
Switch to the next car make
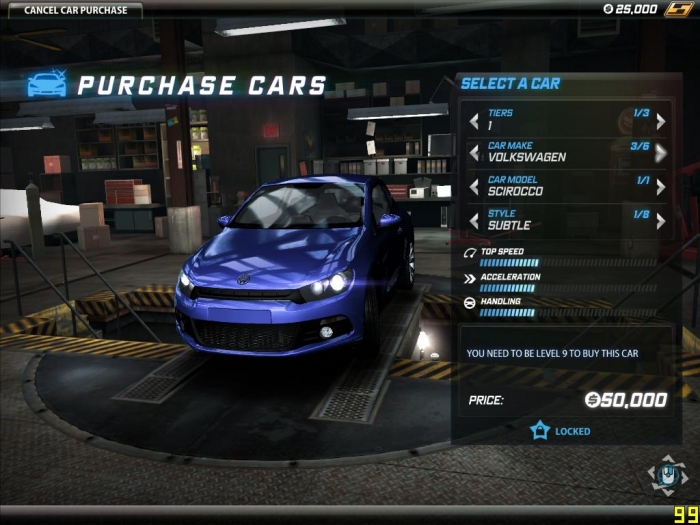coord(660,153)
